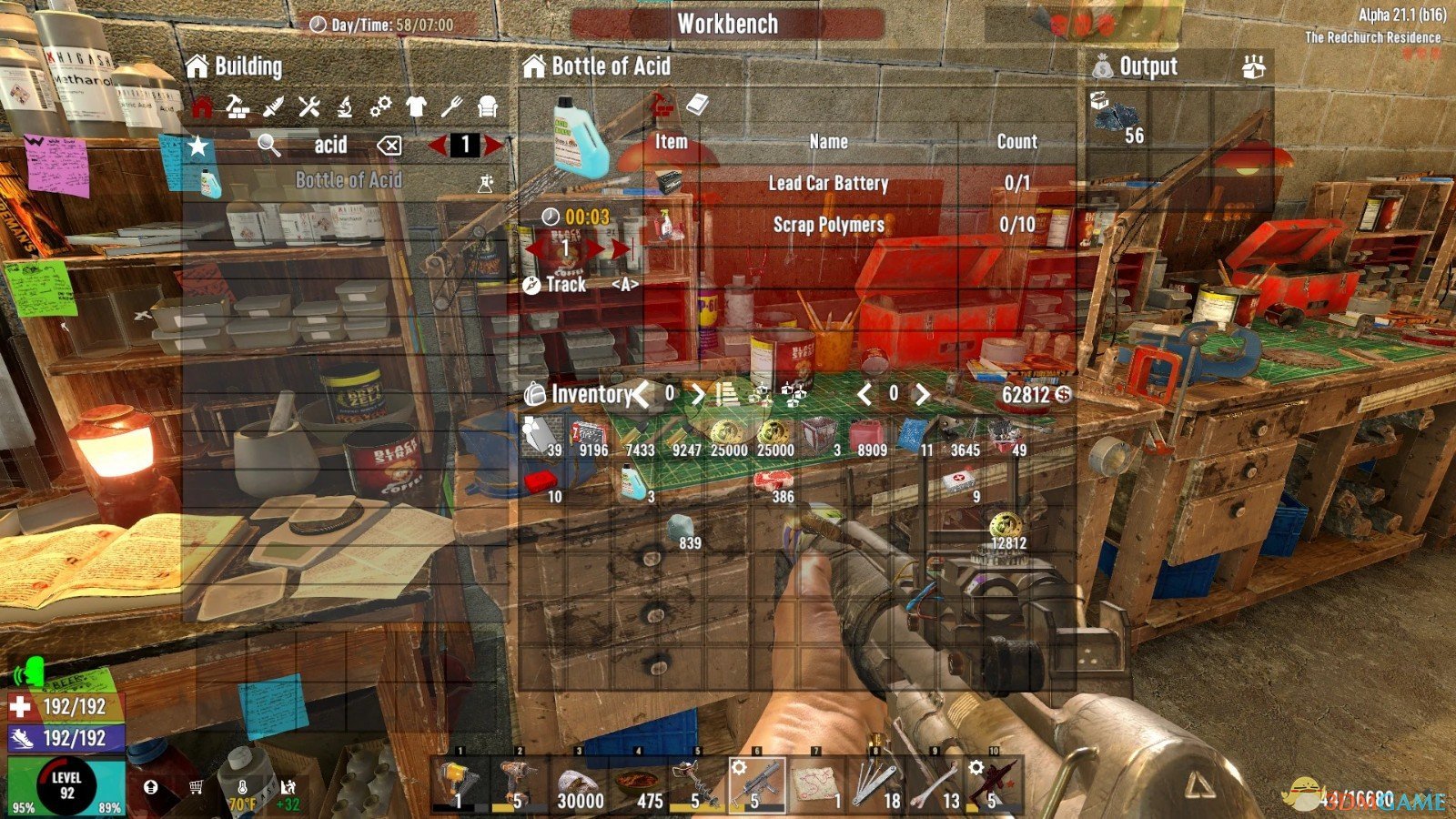Select the tools crafting category (crossed wrench)
The image size is (1456, 819).
(x=309, y=106)
